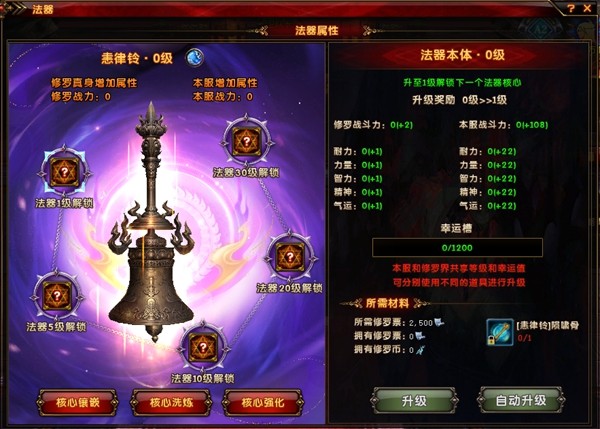
Task: Select the core slot labeled 法器30级解锁
Action: (x=245, y=141)
